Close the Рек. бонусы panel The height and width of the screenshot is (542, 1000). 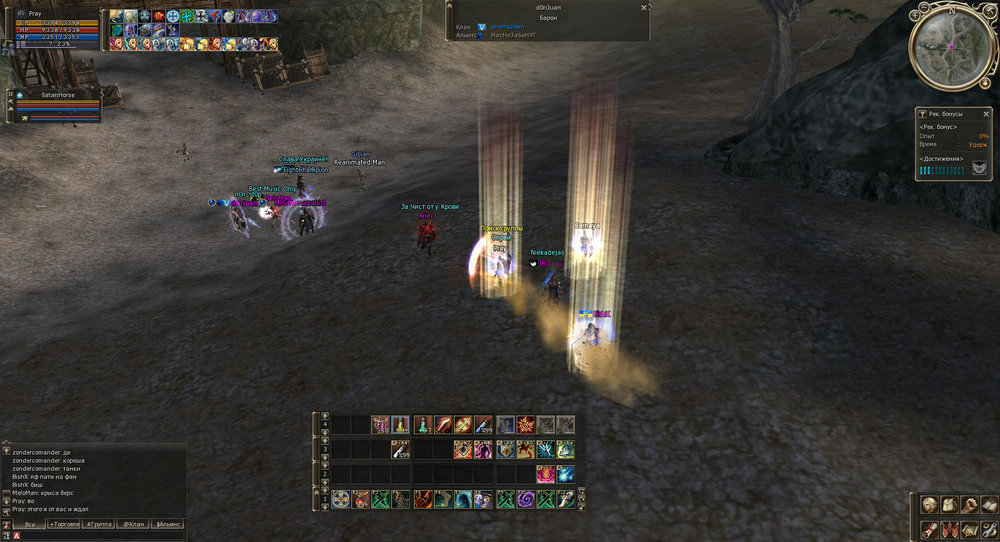986,114
